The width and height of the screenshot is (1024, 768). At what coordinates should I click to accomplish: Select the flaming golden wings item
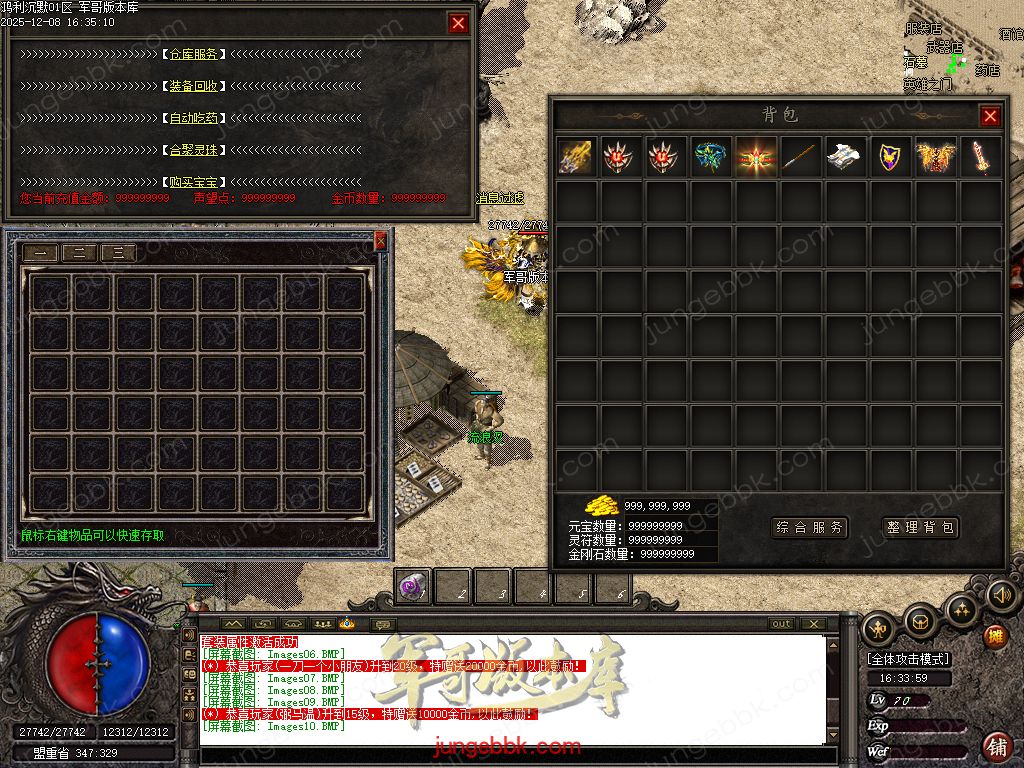[x=935, y=157]
